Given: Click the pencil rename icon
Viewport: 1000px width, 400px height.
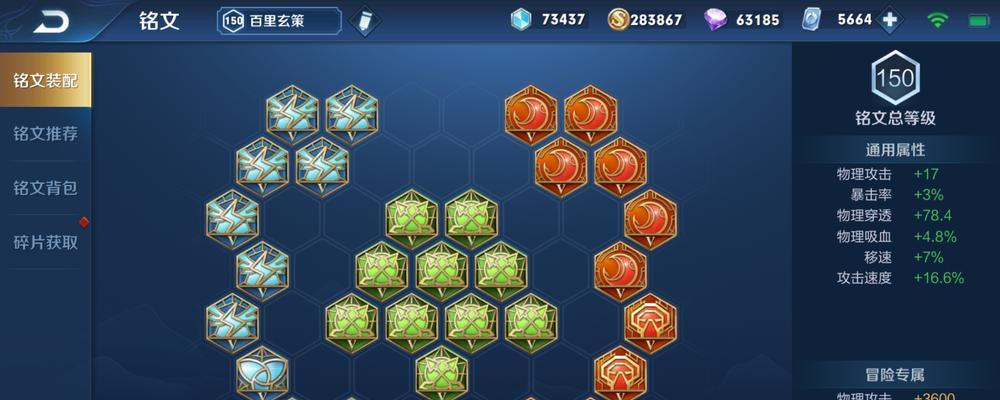Looking at the screenshot, I should coord(363,20).
